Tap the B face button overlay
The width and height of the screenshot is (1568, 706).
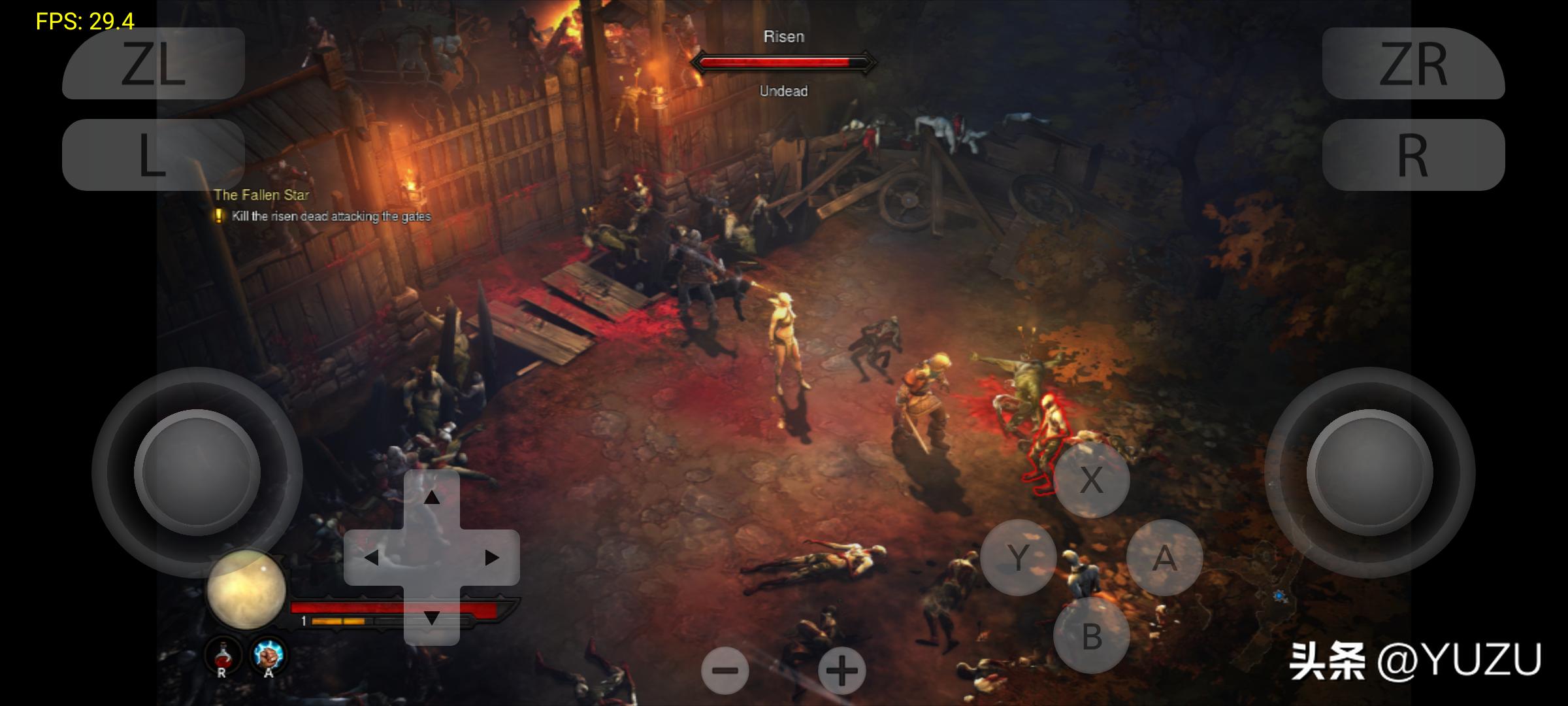point(1092,635)
